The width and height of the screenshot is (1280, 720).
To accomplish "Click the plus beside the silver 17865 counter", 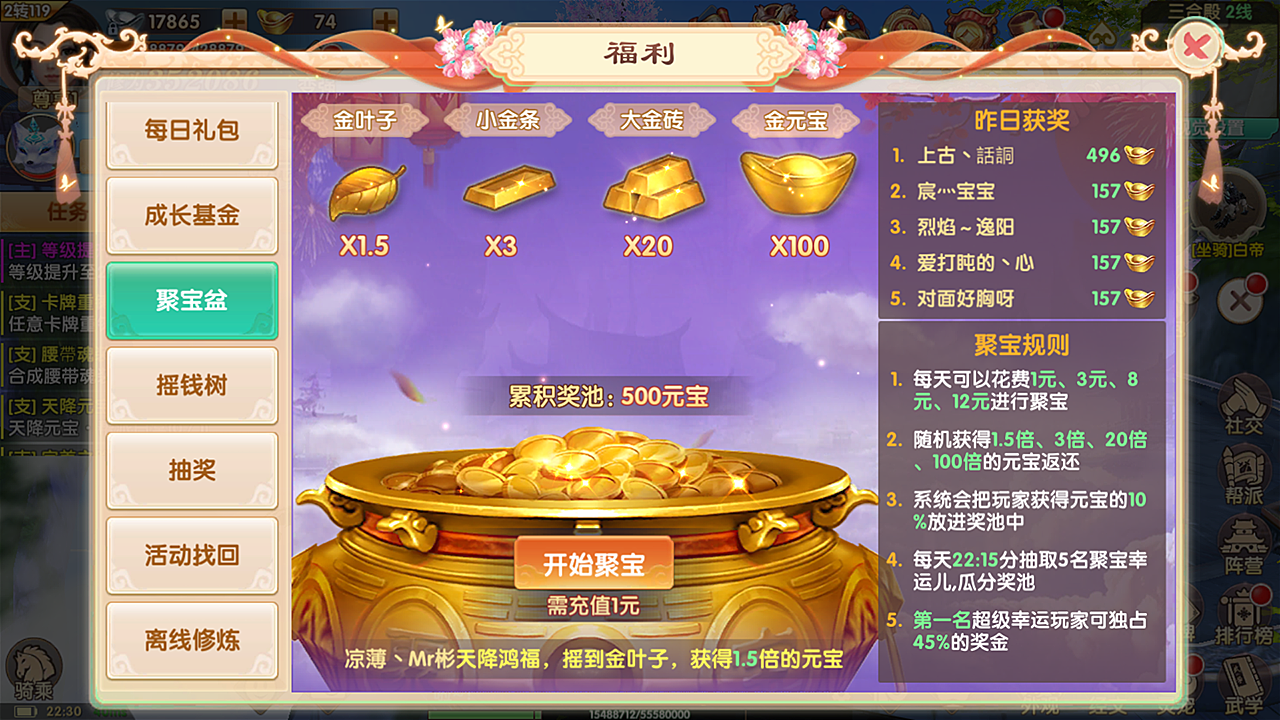I will click(x=233, y=19).
